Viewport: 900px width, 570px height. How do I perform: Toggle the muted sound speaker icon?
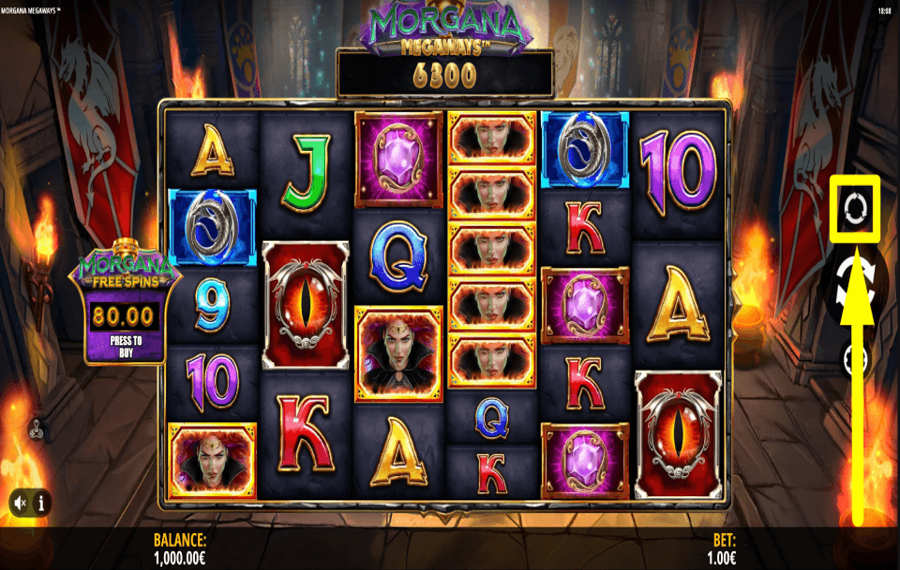click(x=20, y=501)
